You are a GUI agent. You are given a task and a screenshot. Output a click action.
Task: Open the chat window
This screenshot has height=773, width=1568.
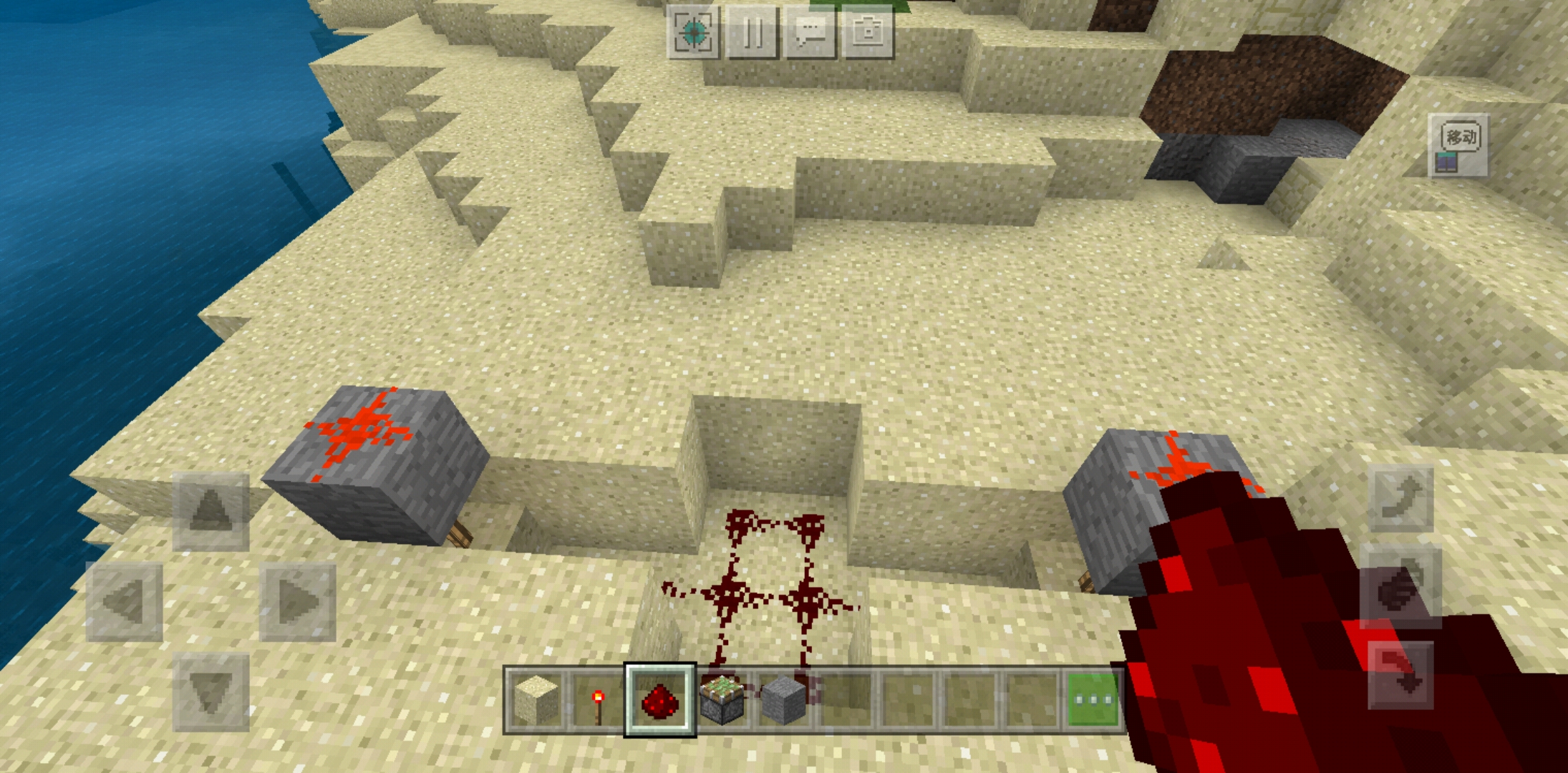(x=810, y=32)
